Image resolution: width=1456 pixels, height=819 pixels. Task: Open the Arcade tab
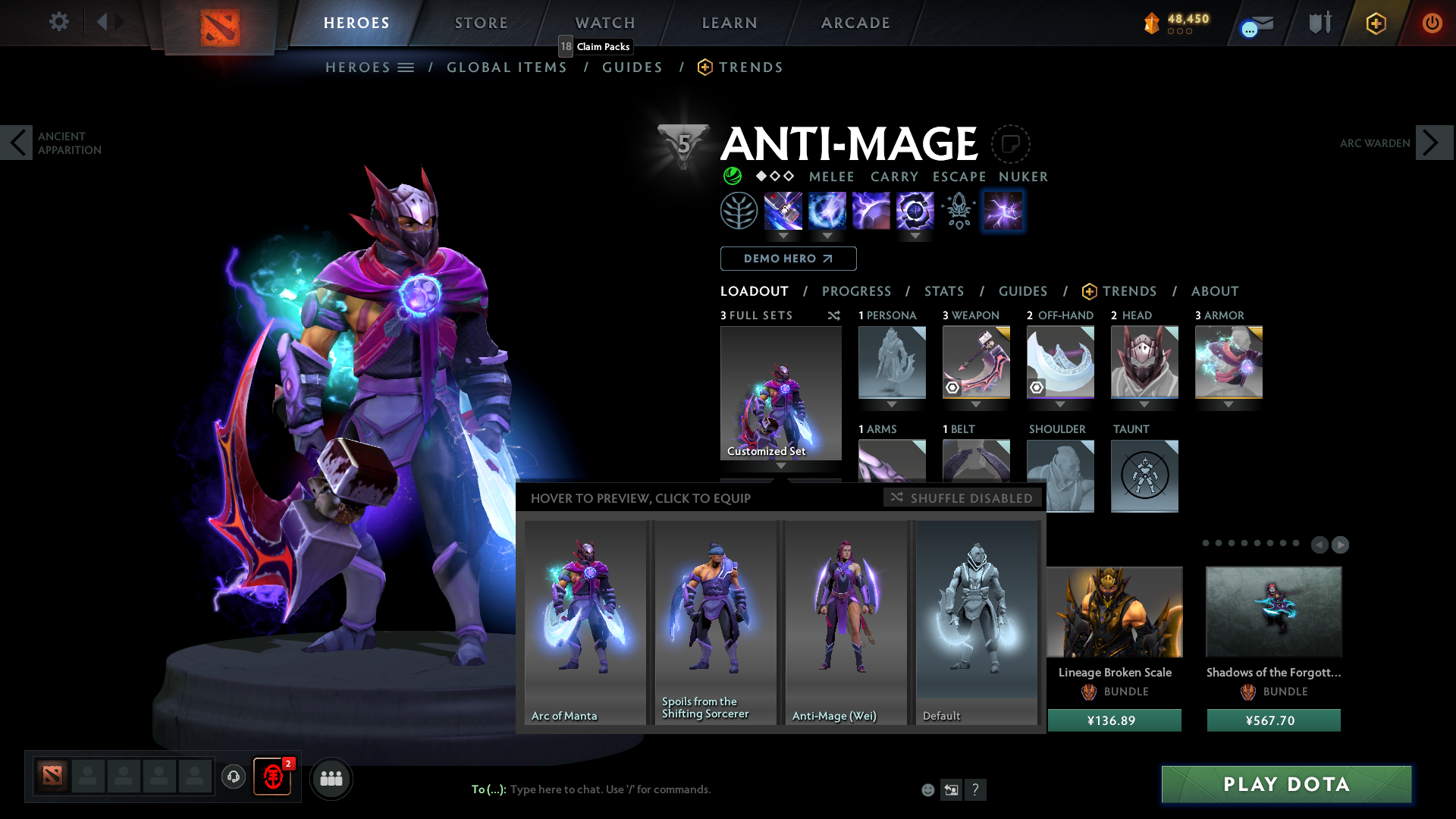click(855, 23)
